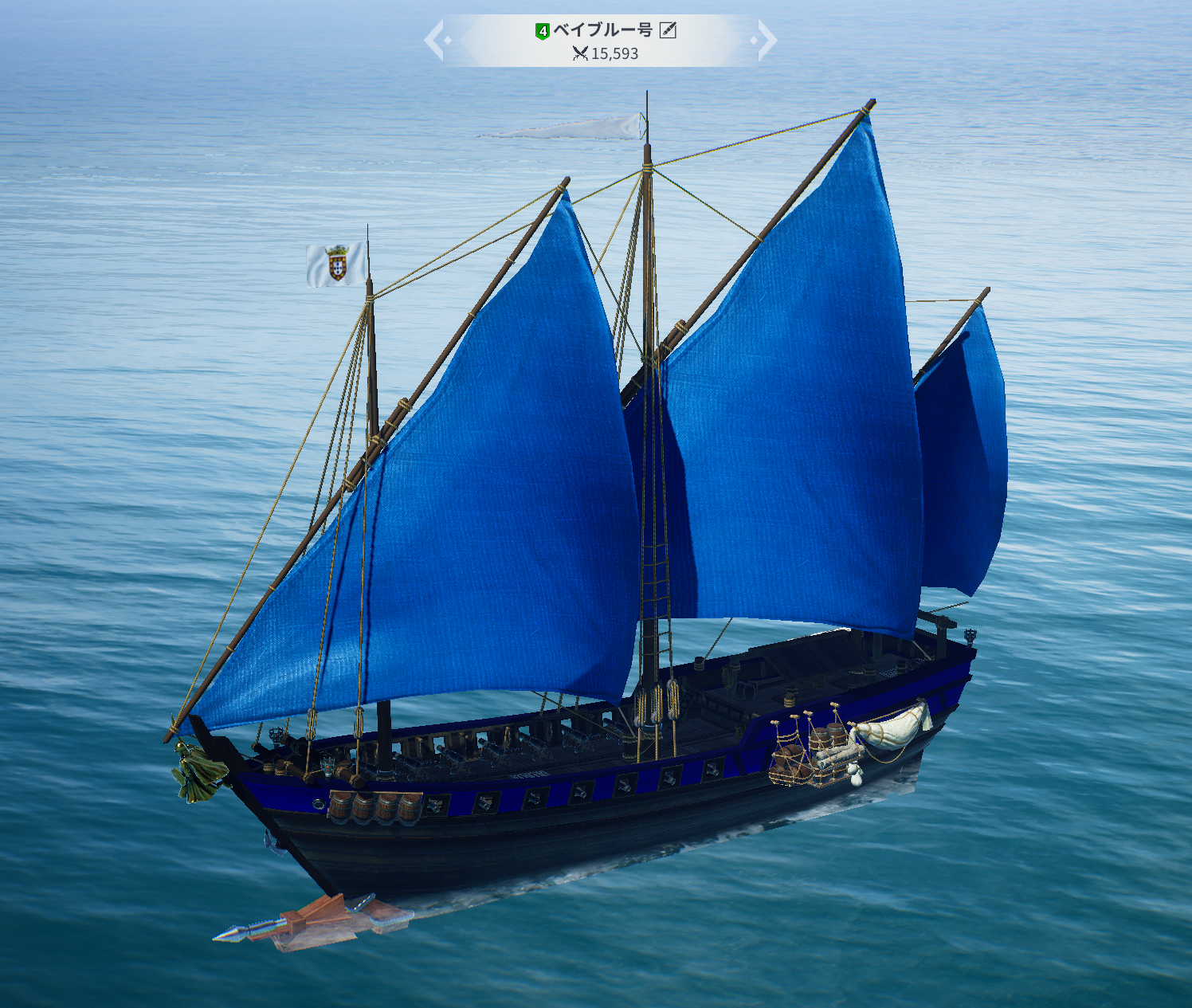Viewport: 1192px width, 1008px height.
Task: Click the pencil icon to rename the ship
Action: (668, 30)
